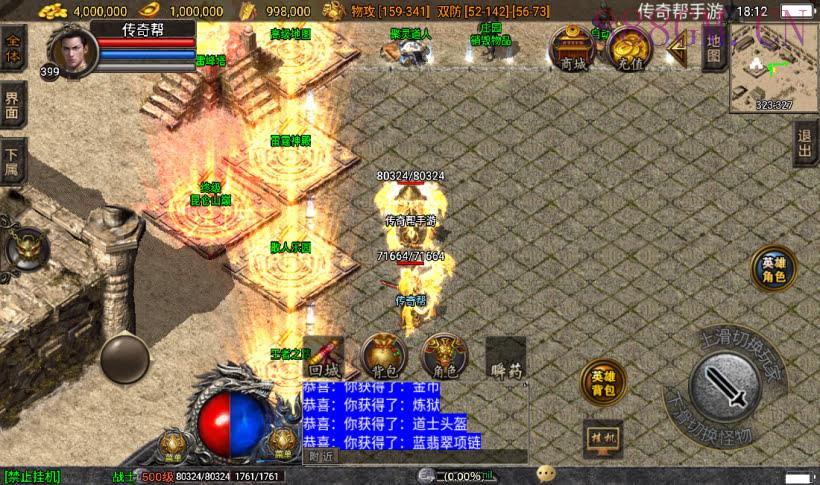Open the 充值 recharge menu

pos(627,48)
